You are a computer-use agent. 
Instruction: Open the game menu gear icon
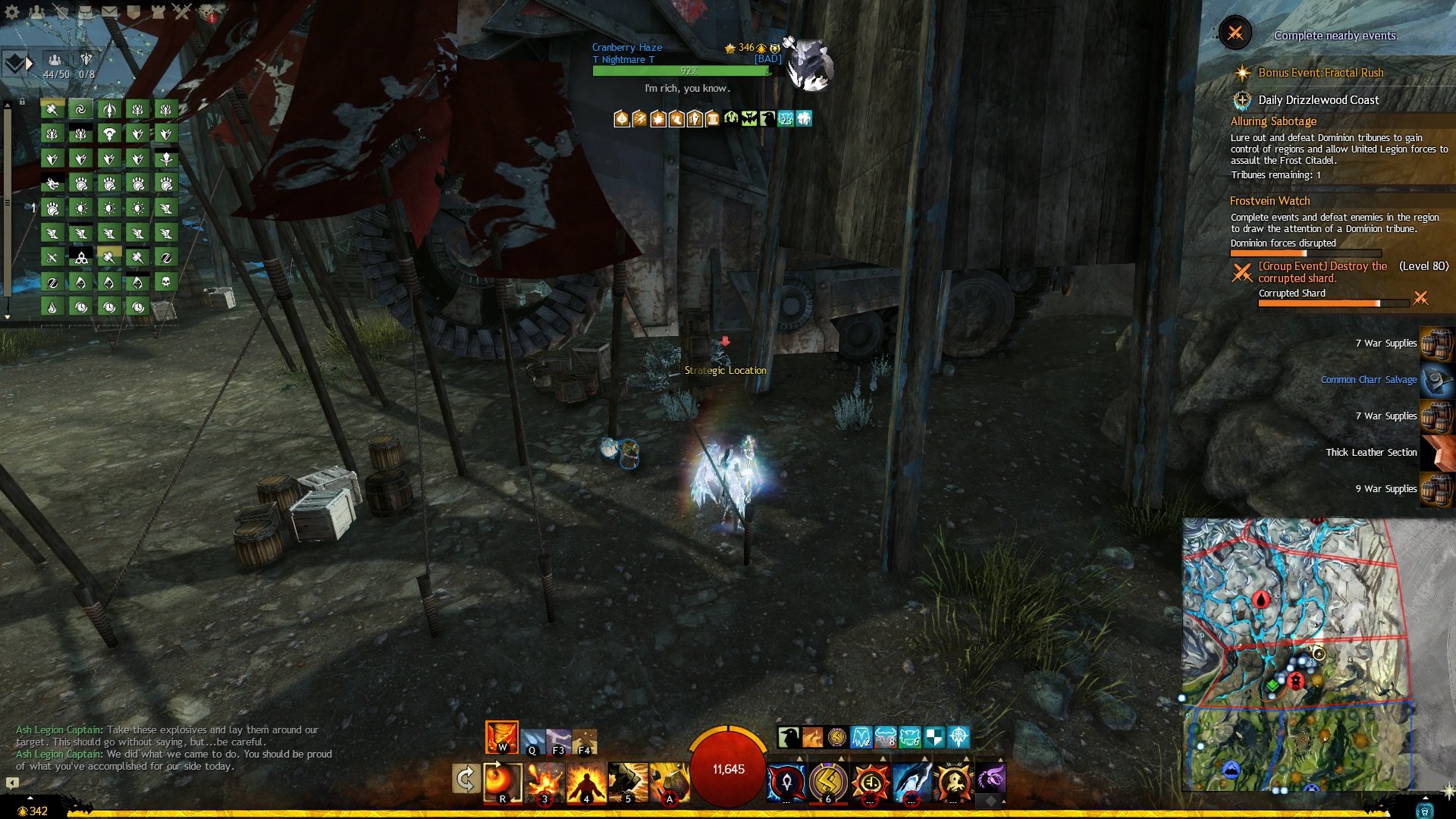tap(11, 11)
